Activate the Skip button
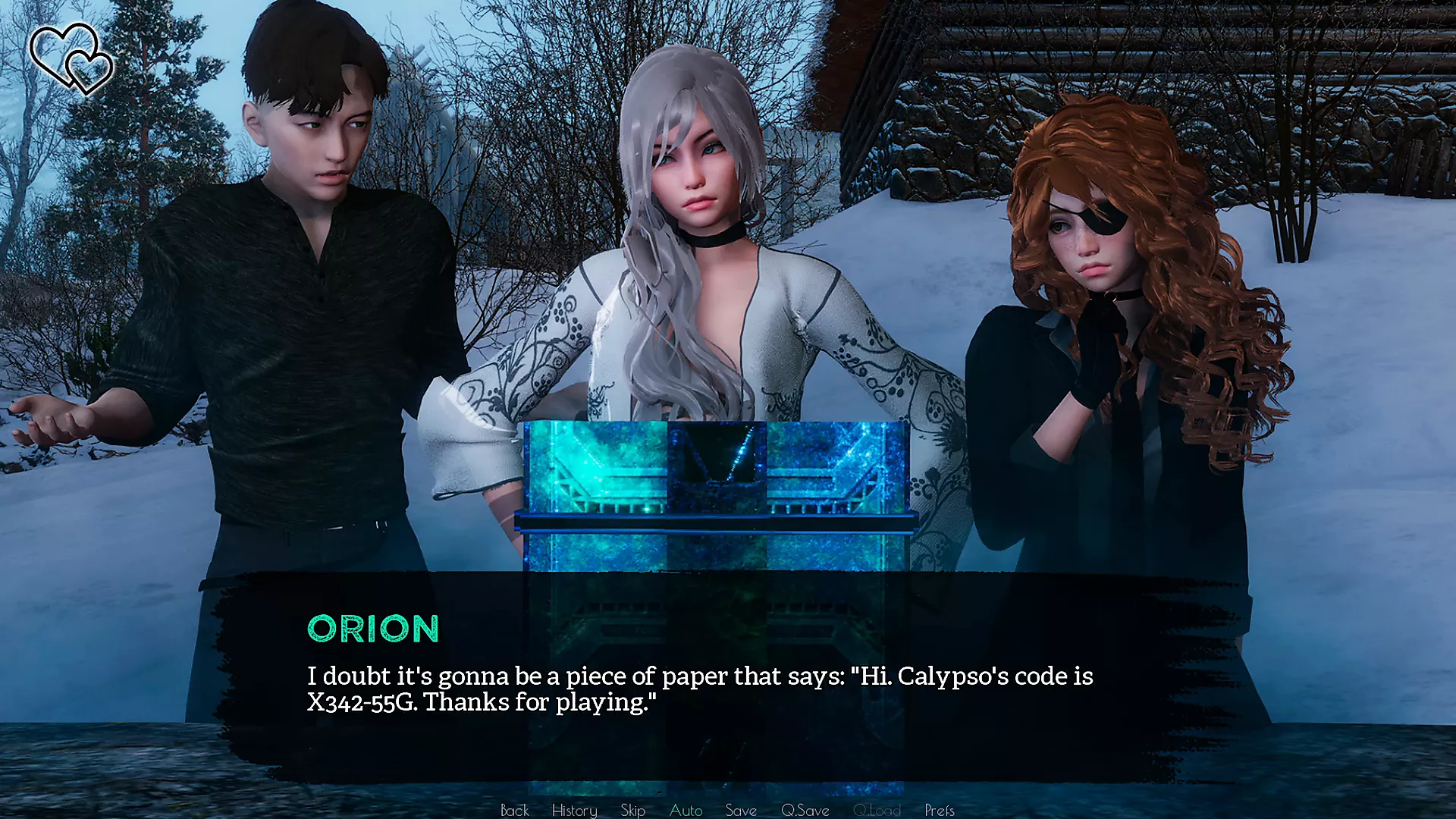Viewport: 1456px width, 819px height. (x=632, y=810)
